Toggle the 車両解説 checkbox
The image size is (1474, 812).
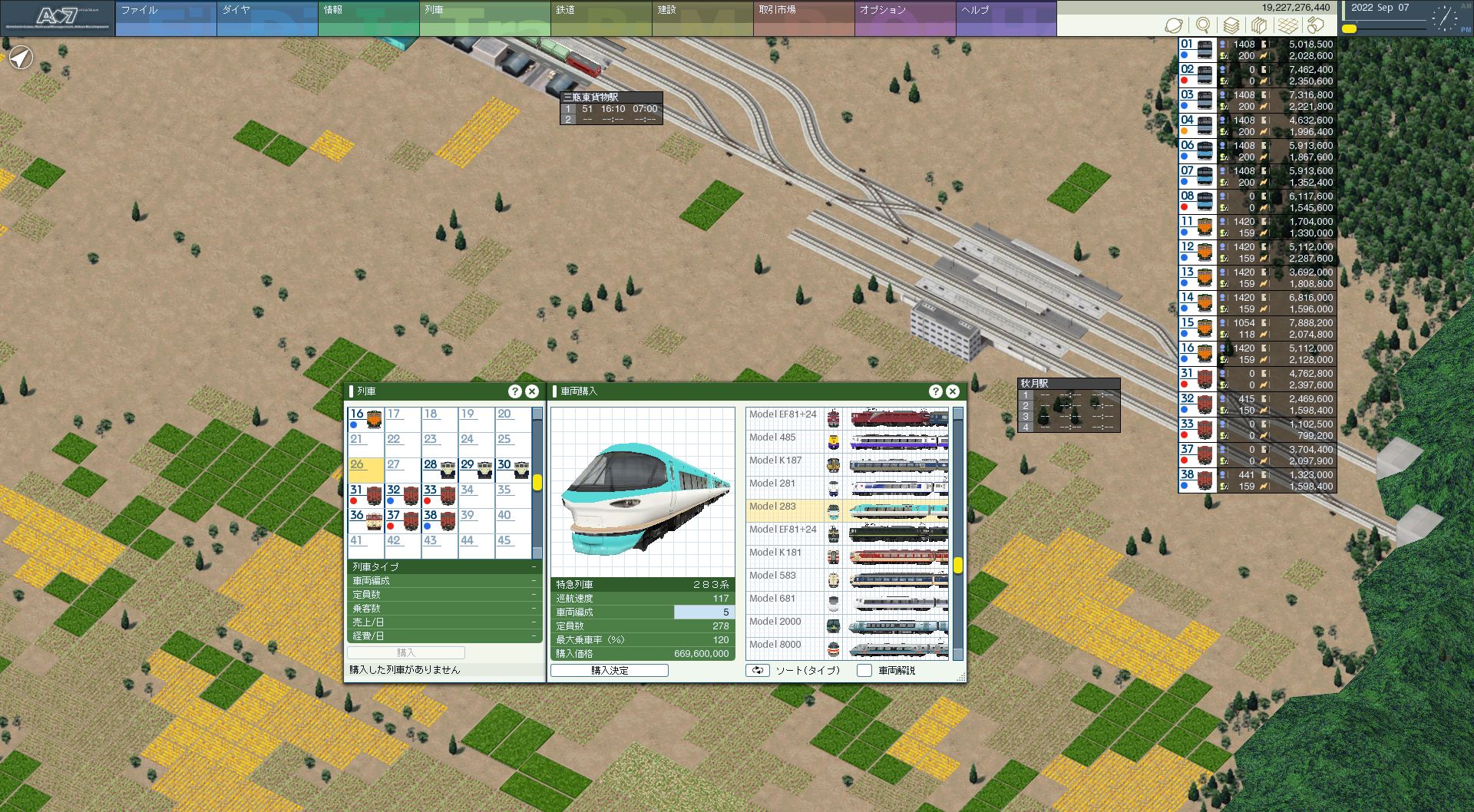pyautogui.click(x=864, y=670)
